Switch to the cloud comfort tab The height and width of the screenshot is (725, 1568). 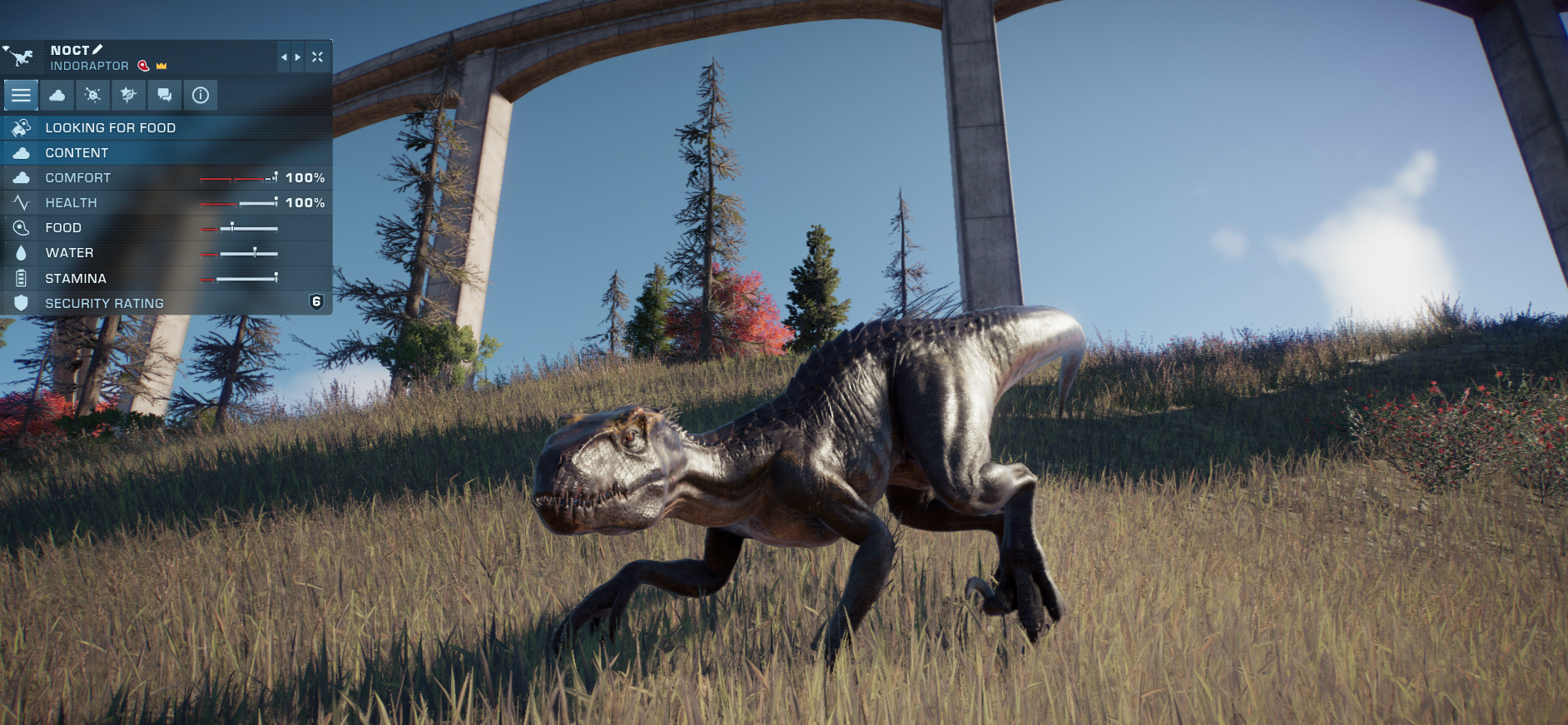[57, 96]
